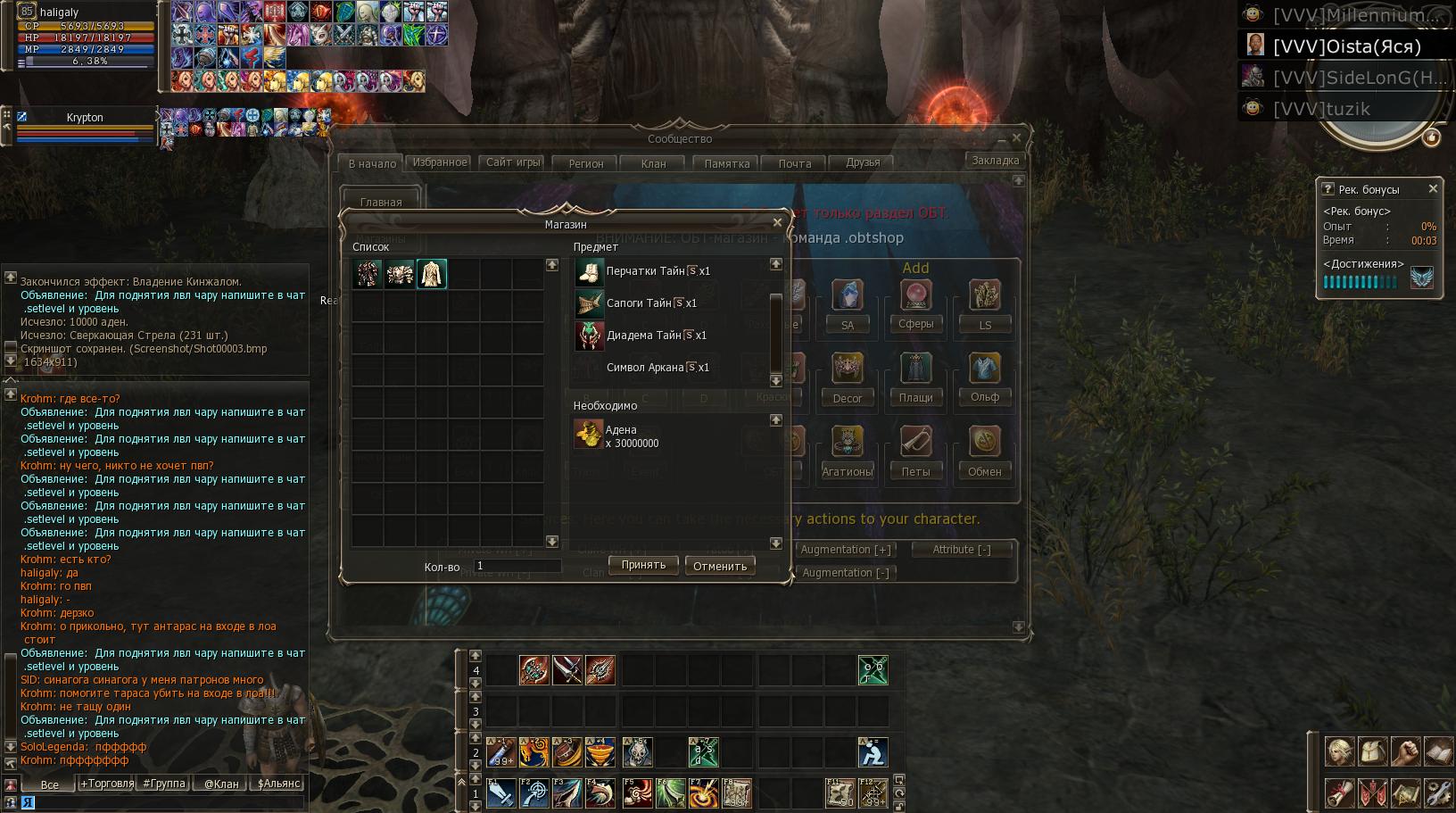The height and width of the screenshot is (813, 1456).
Task: Switch to the Избранное tab
Action: coord(440,162)
